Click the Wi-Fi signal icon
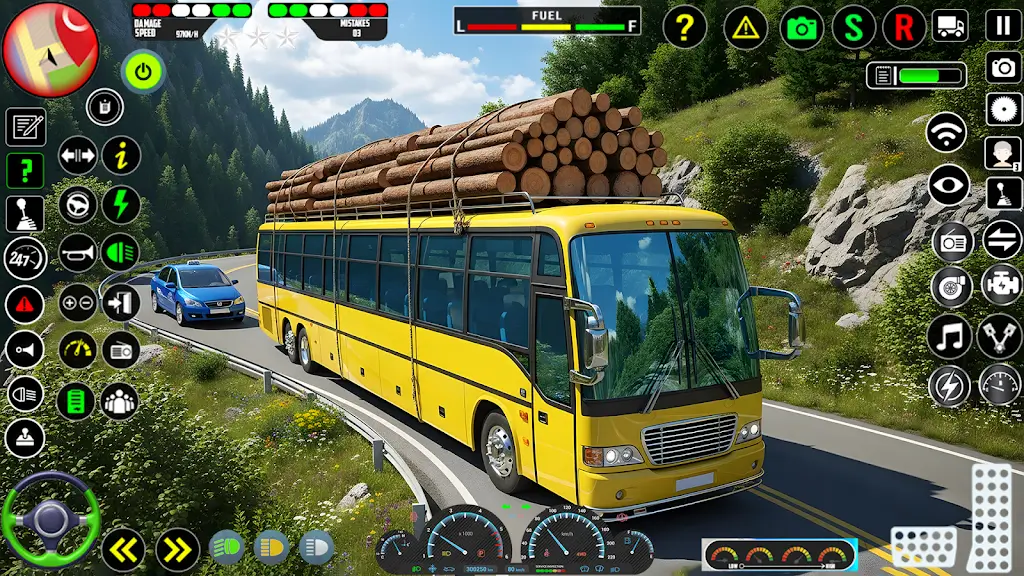The height and width of the screenshot is (576, 1024). [x=946, y=133]
